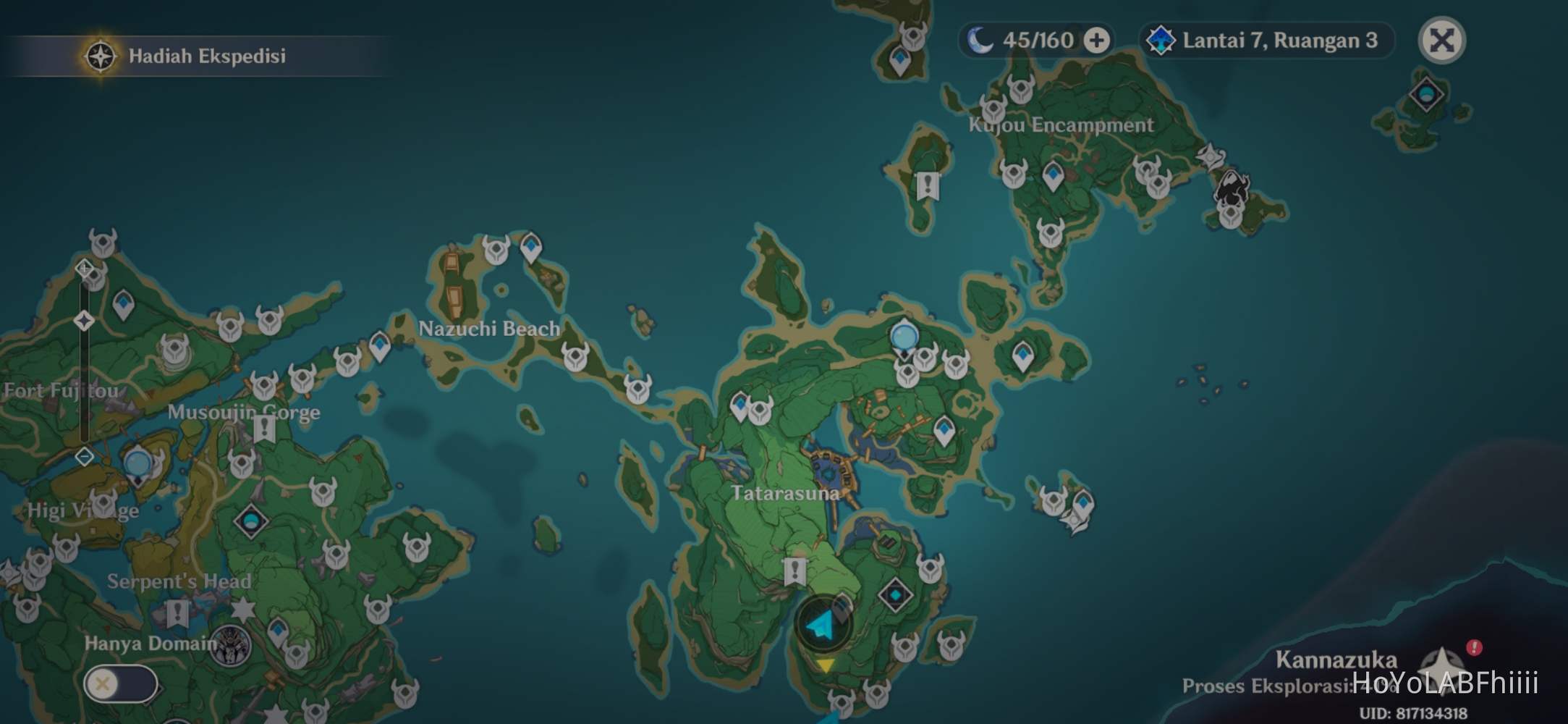The image size is (1568, 724).
Task: Click the red notification dot on Kannazuka progress
Action: [x=1474, y=647]
